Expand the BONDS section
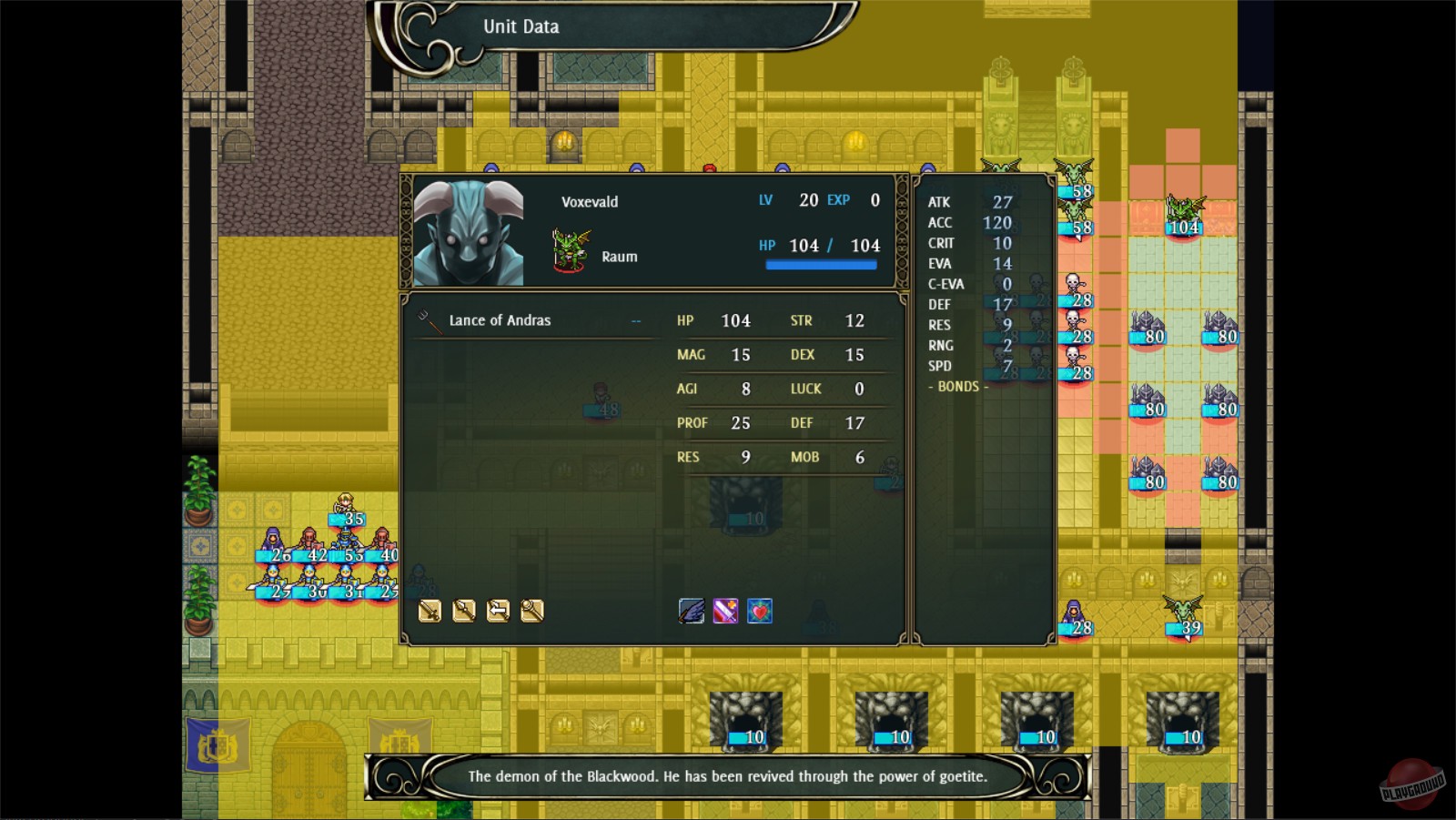1456x820 pixels. 957,387
